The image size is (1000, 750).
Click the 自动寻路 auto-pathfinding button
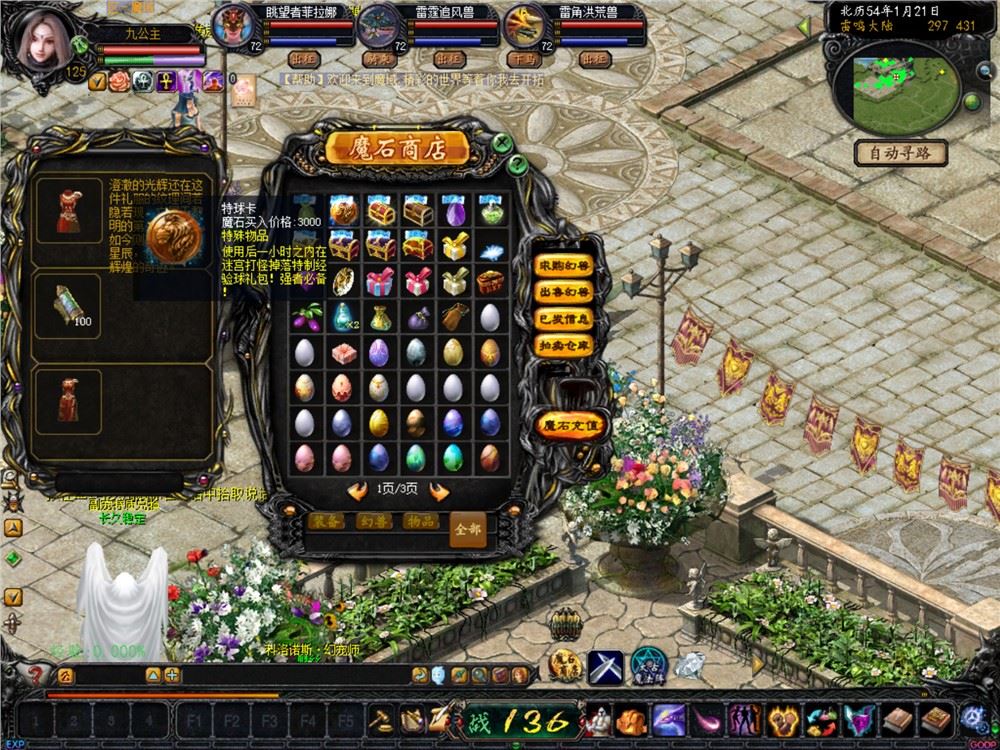(901, 154)
